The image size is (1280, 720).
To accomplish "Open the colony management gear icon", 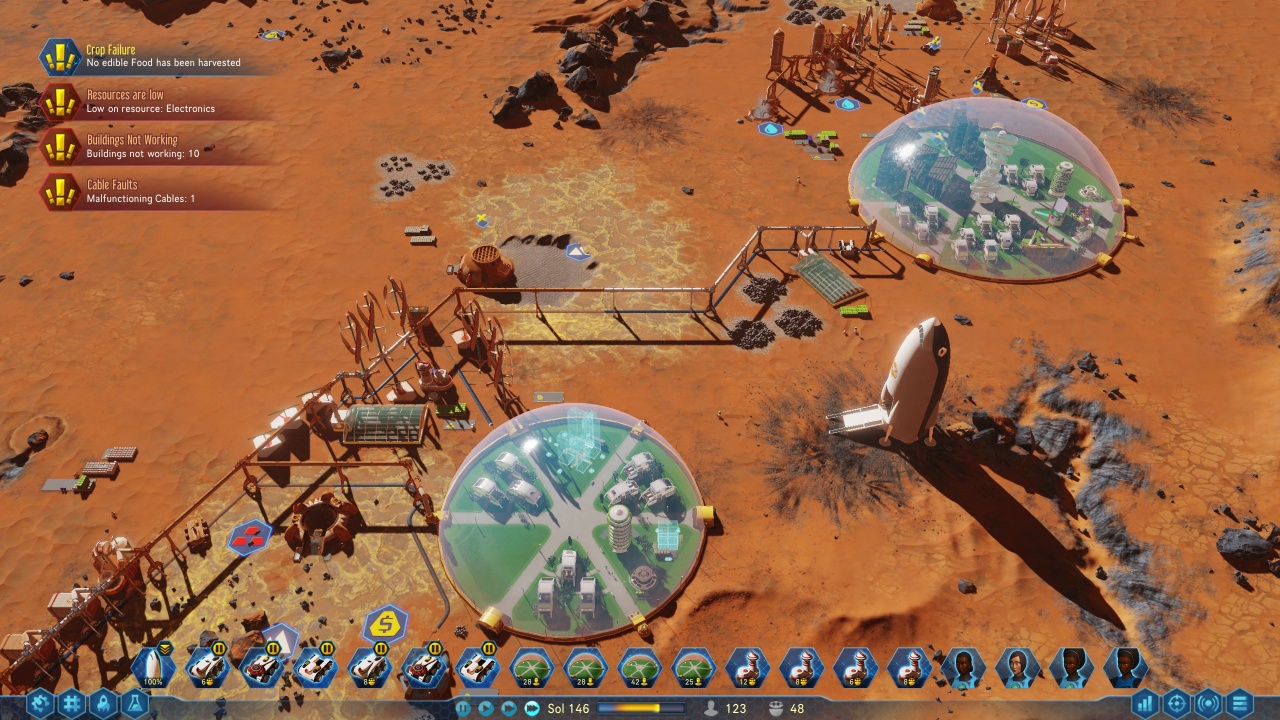I will (x=38, y=703).
